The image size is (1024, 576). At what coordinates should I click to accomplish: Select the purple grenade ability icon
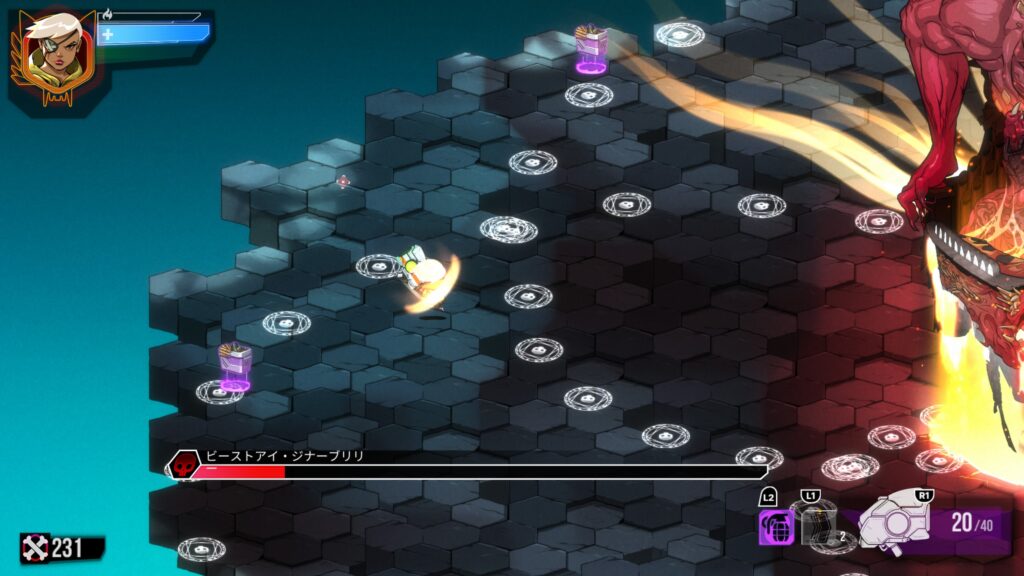point(776,527)
